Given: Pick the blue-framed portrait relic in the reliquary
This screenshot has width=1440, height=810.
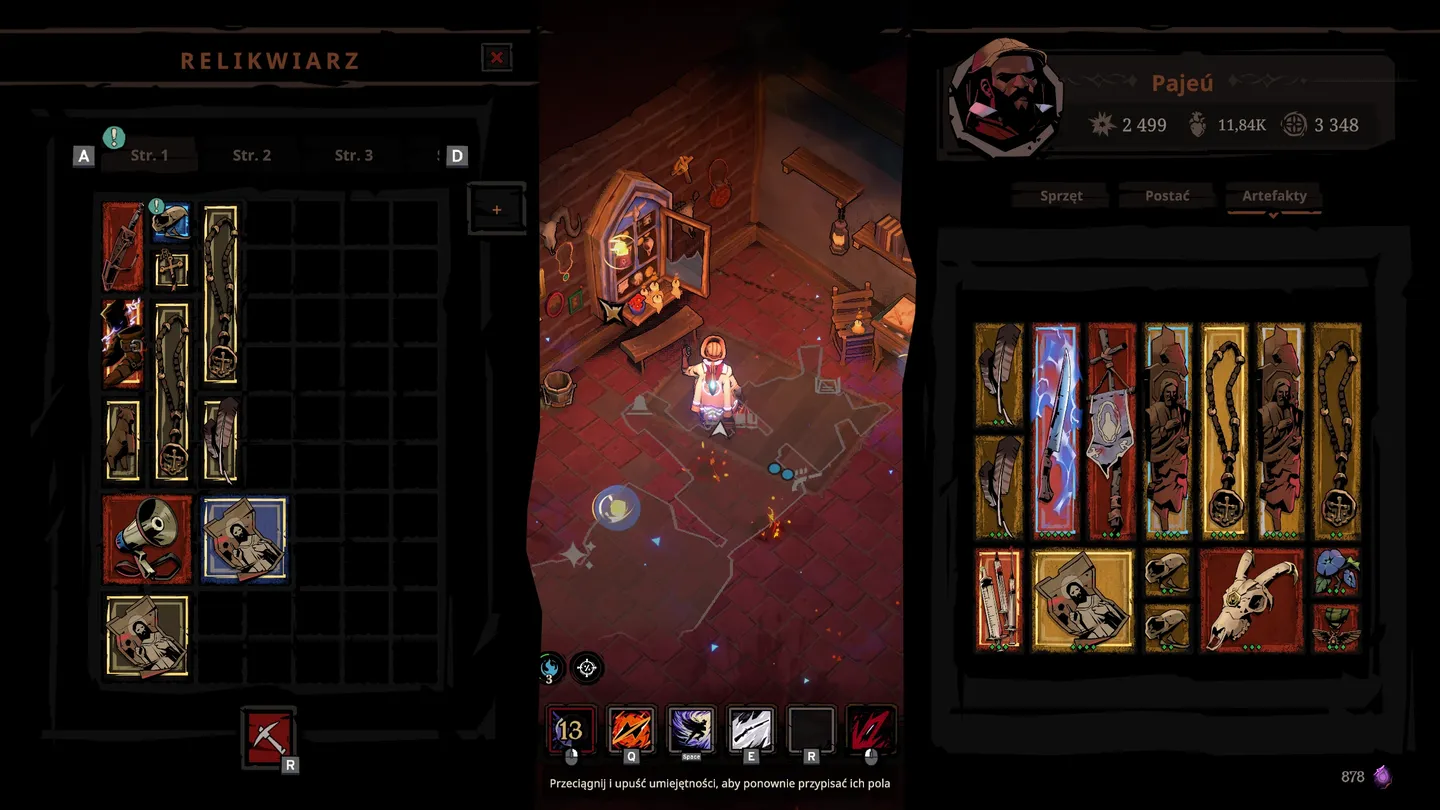Looking at the screenshot, I should click(244, 540).
